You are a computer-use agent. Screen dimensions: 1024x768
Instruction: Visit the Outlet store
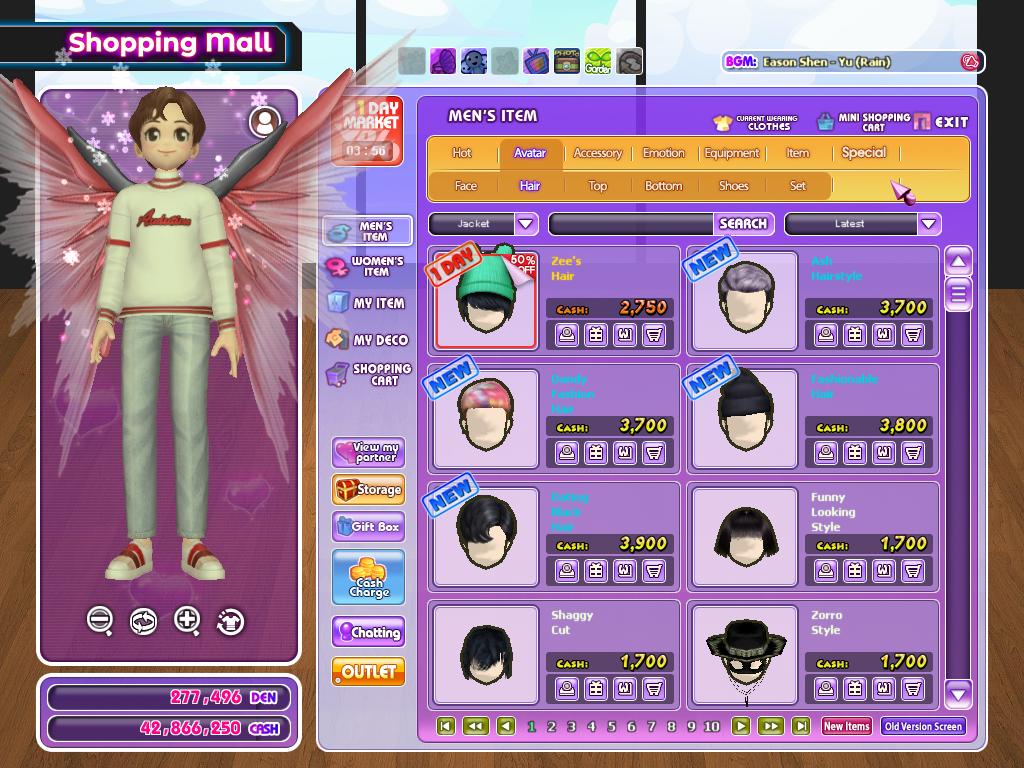point(368,672)
